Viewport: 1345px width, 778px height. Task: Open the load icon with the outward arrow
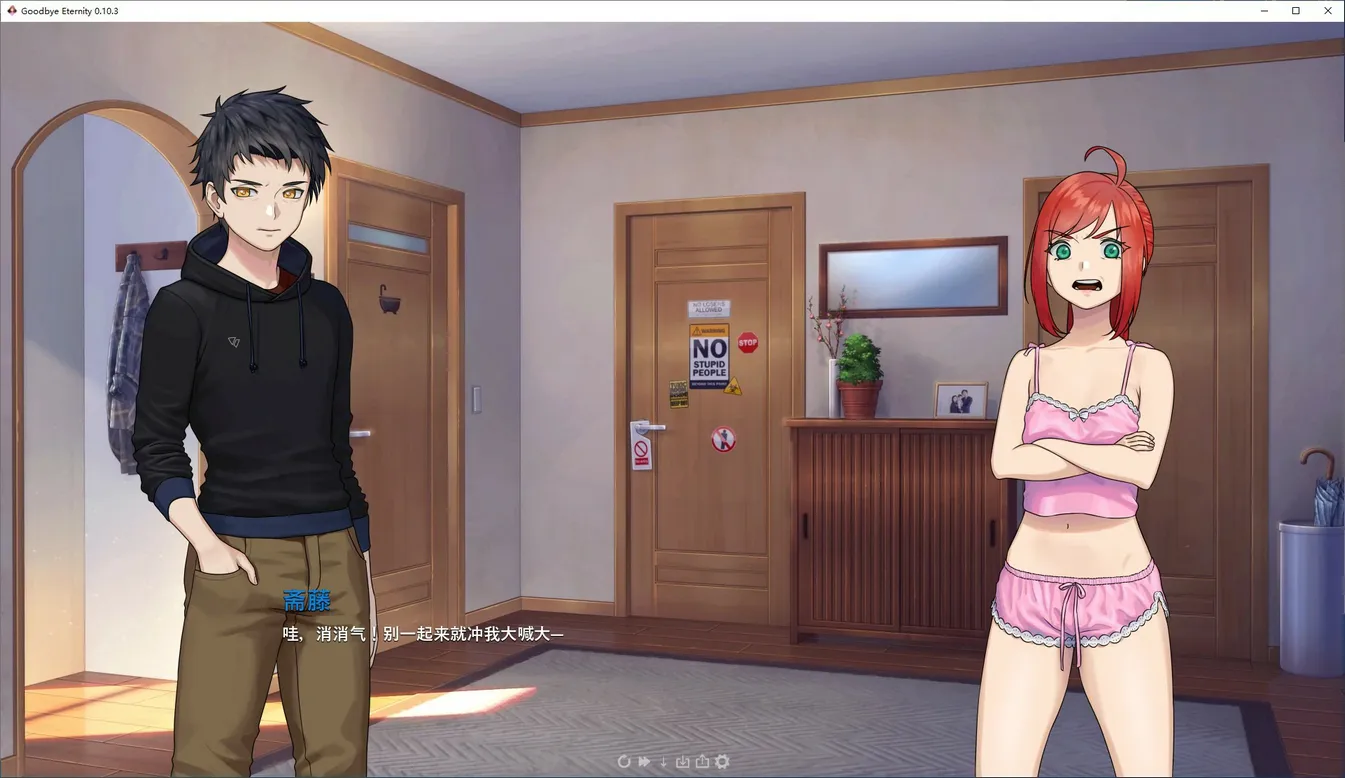pyautogui.click(x=702, y=762)
